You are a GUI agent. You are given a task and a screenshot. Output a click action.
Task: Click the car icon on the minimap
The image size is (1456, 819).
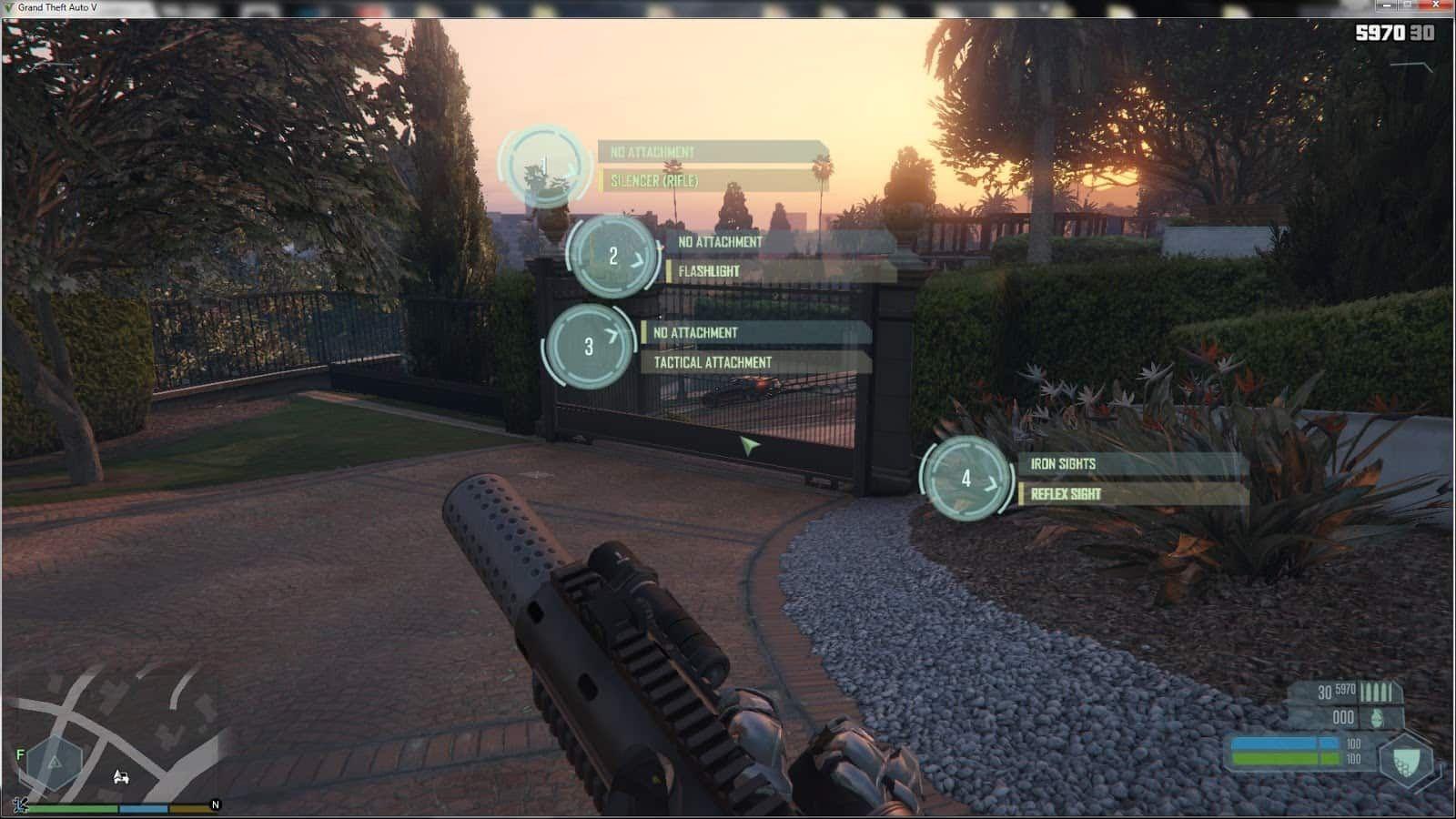(121, 776)
